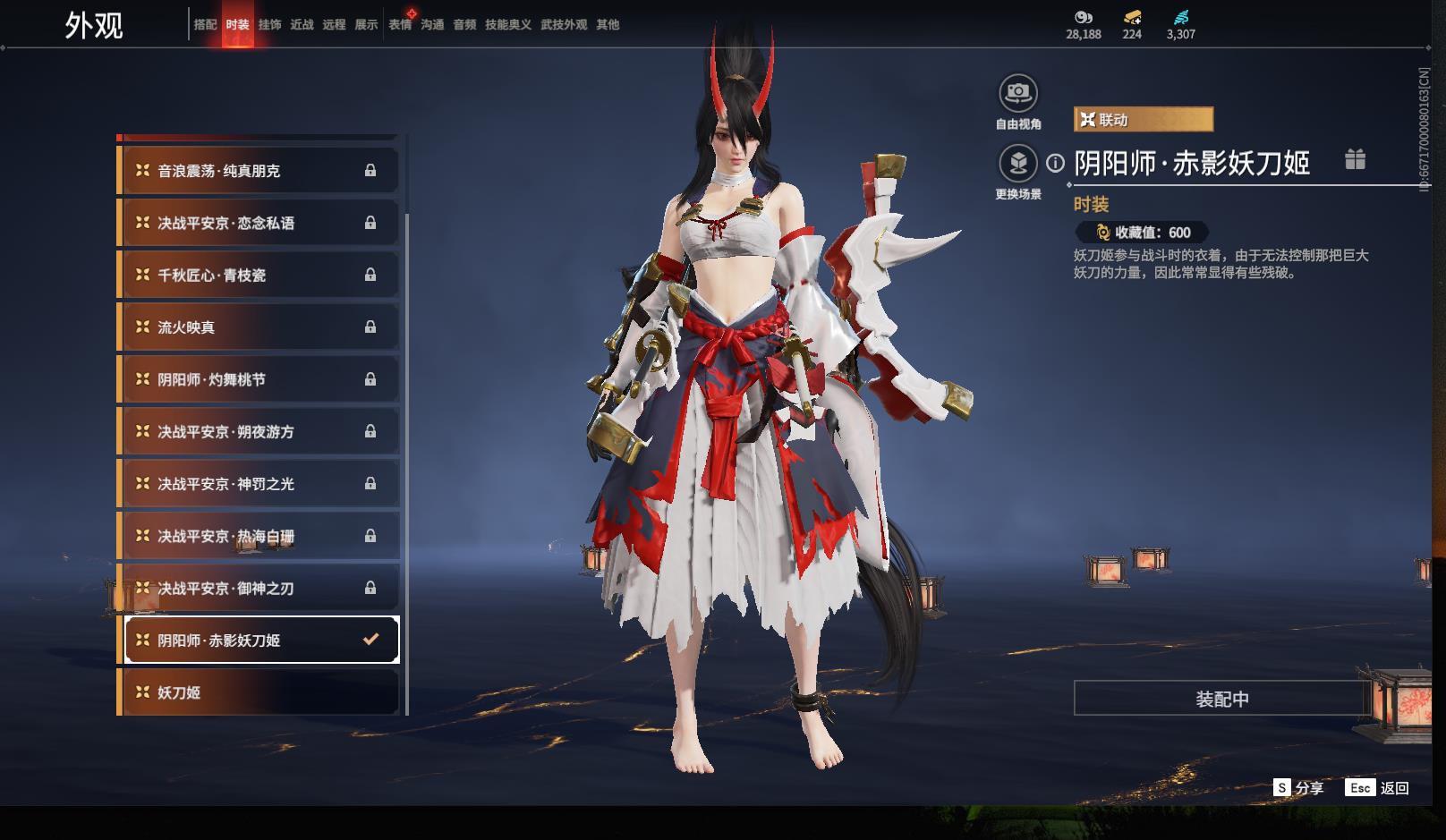Switch to the 其他 tab
The height and width of the screenshot is (840, 1446).
tap(608, 25)
